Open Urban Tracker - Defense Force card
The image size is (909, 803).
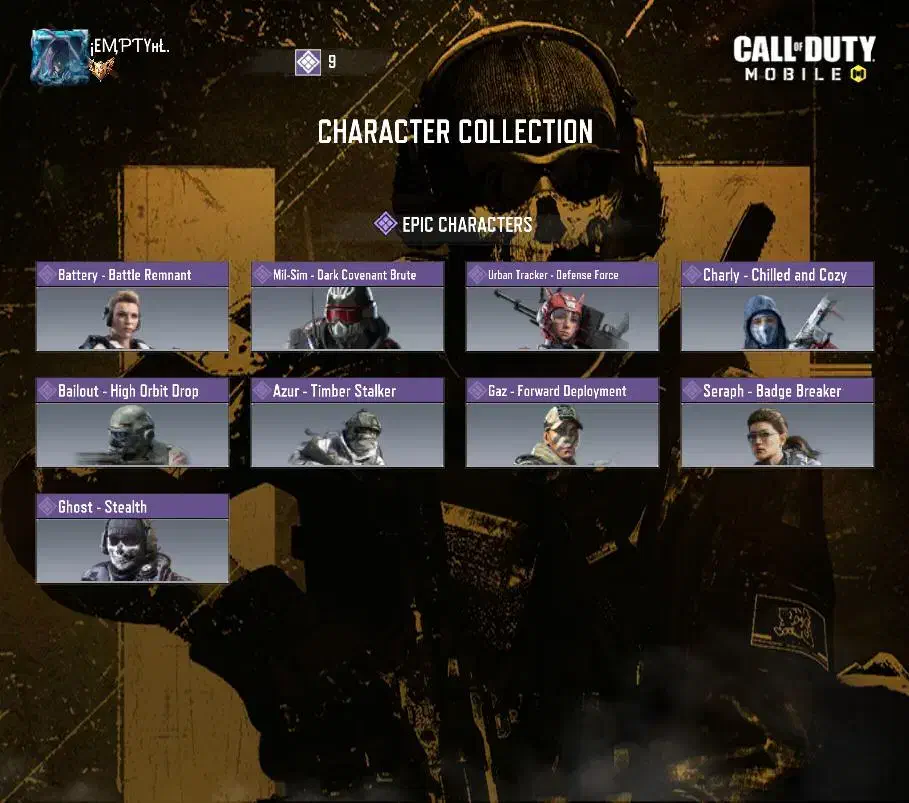[x=562, y=307]
